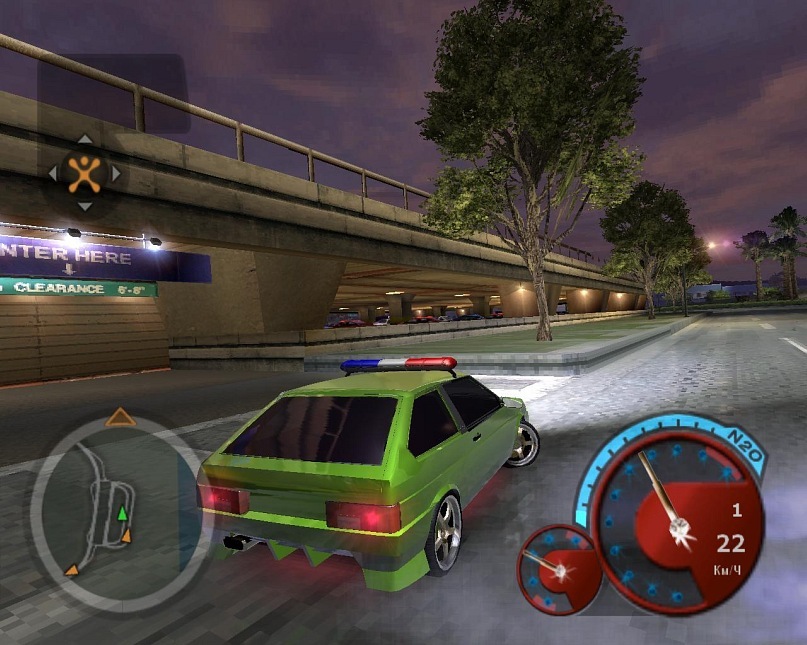
Task: Click the up arrow above the orange figure
Action: click(85, 140)
